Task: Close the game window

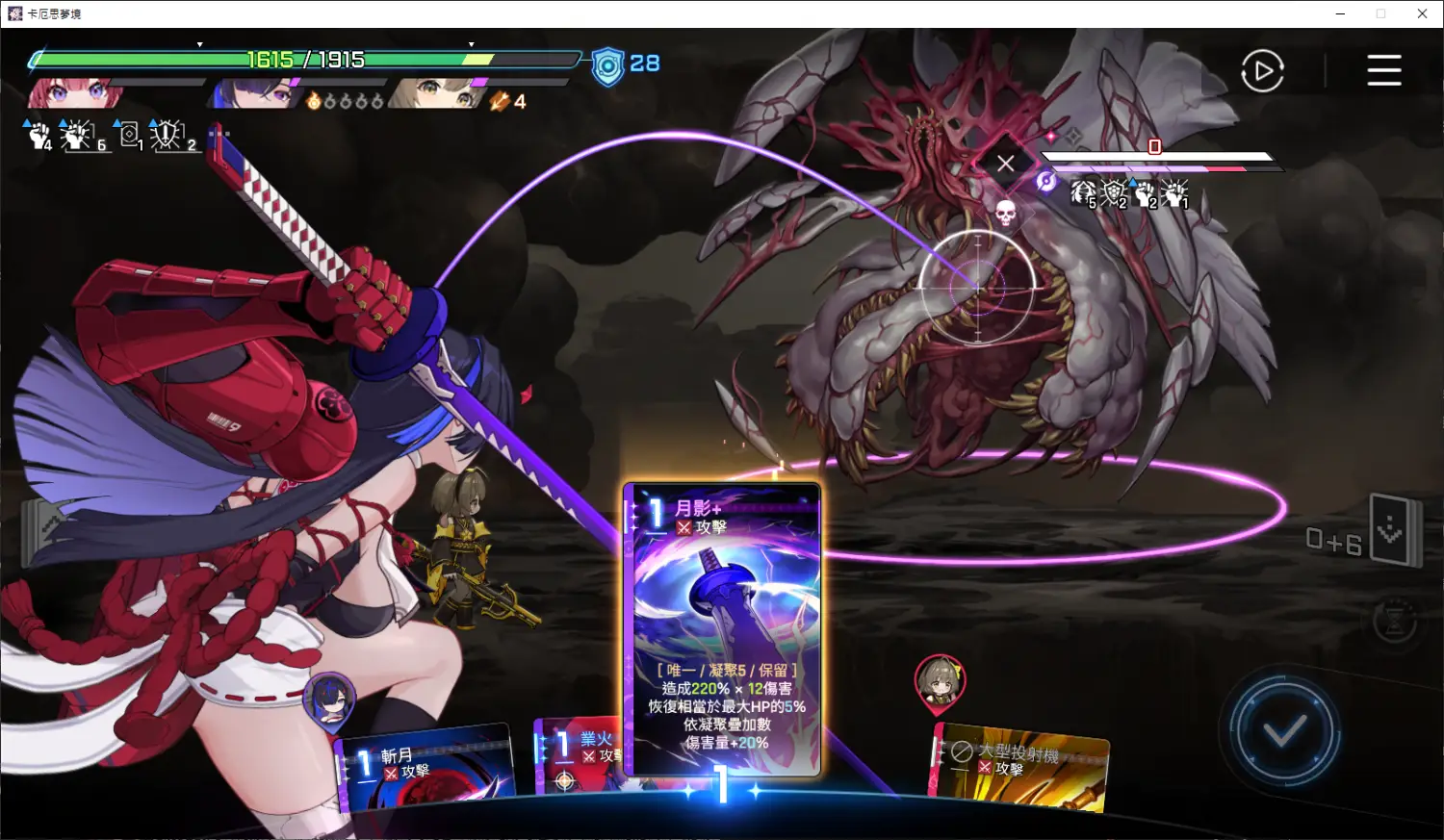Action: click(1422, 13)
